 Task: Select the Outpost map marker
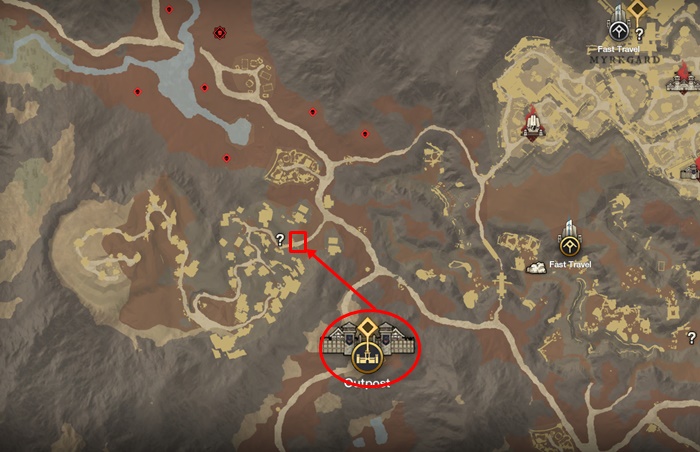[369, 345]
